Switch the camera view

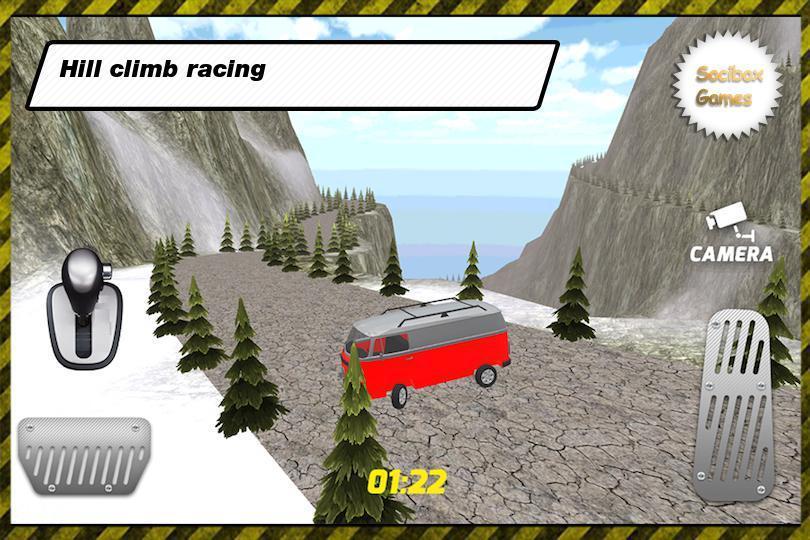click(x=731, y=238)
